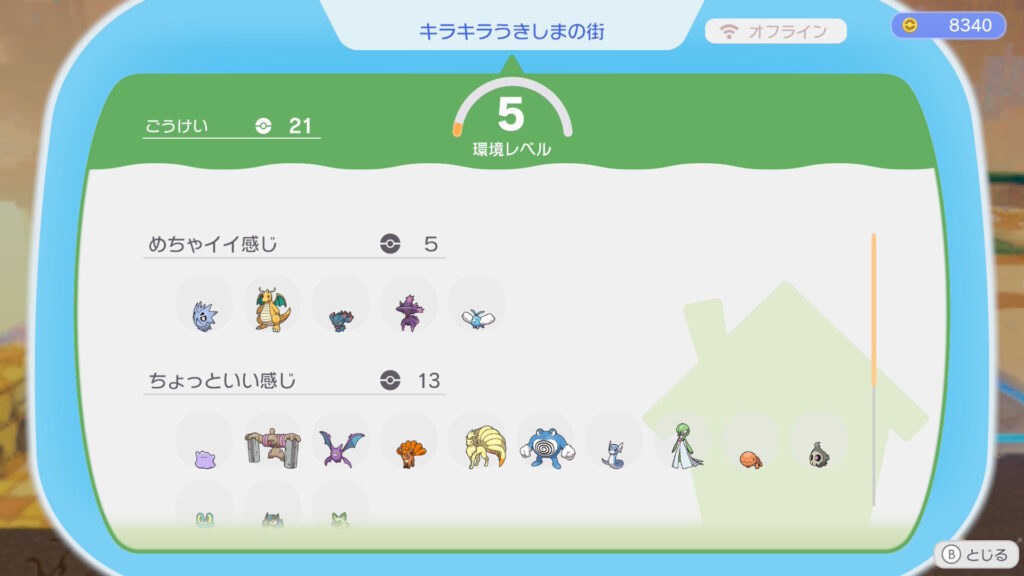This screenshot has height=576, width=1024.
Task: Choose the orange Trapinch icon
Action: (x=751, y=458)
